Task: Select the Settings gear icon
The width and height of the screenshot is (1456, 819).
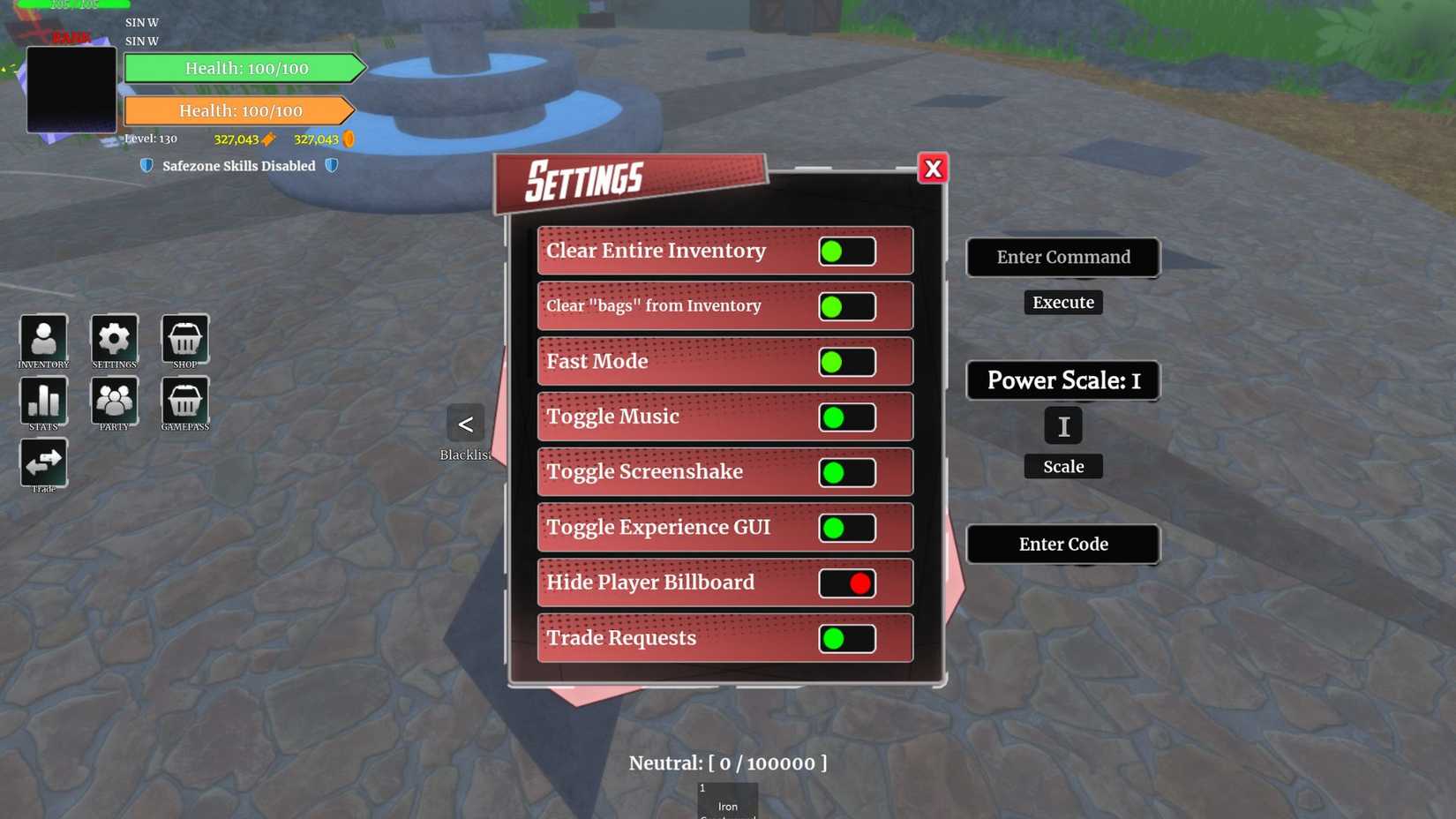Action: pos(114,338)
